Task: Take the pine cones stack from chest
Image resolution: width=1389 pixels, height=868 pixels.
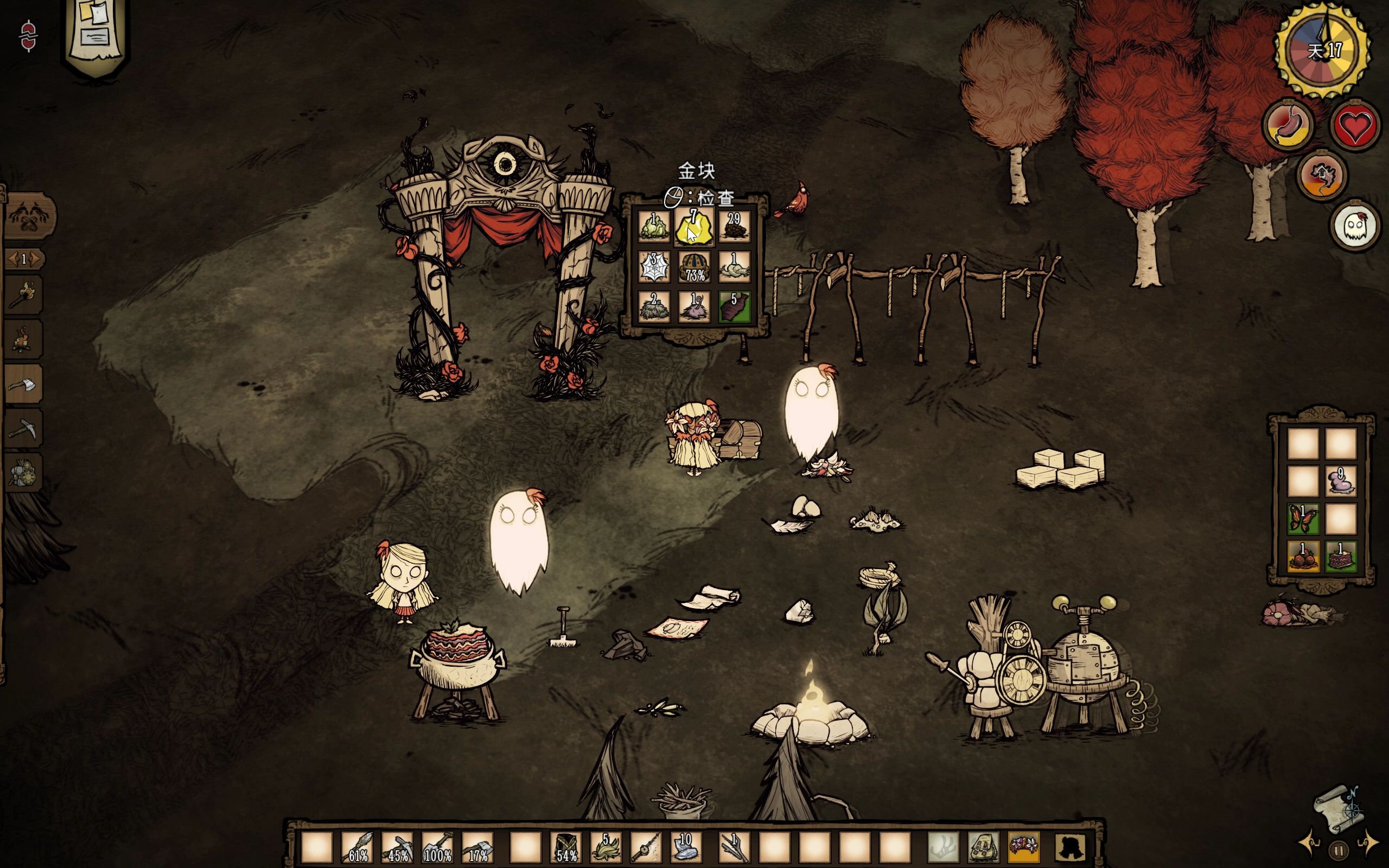Action: (x=734, y=228)
